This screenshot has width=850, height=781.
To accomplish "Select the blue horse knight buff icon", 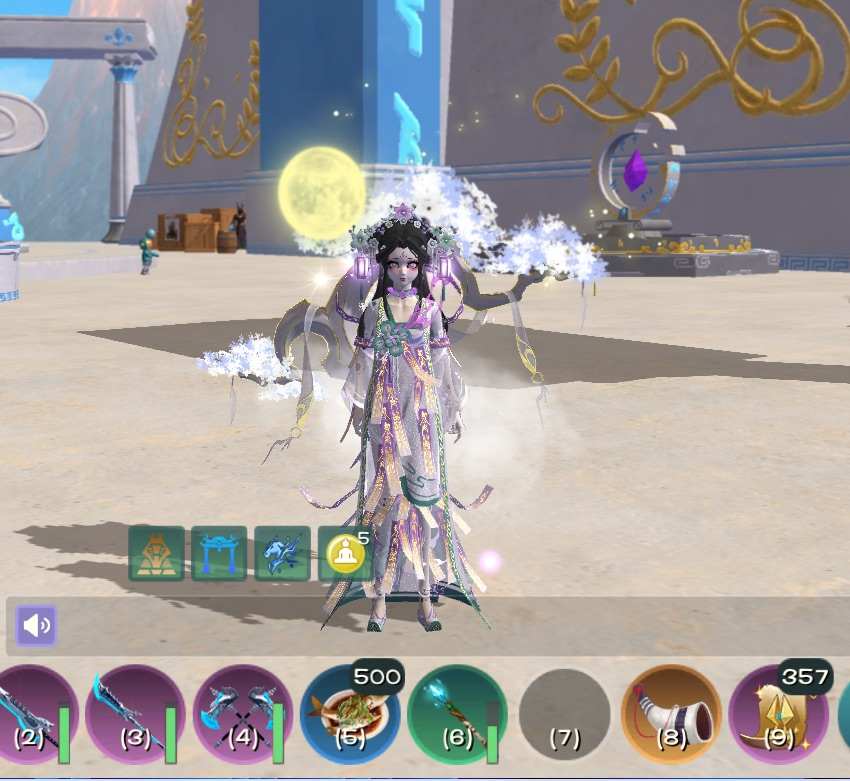I will pos(282,554).
